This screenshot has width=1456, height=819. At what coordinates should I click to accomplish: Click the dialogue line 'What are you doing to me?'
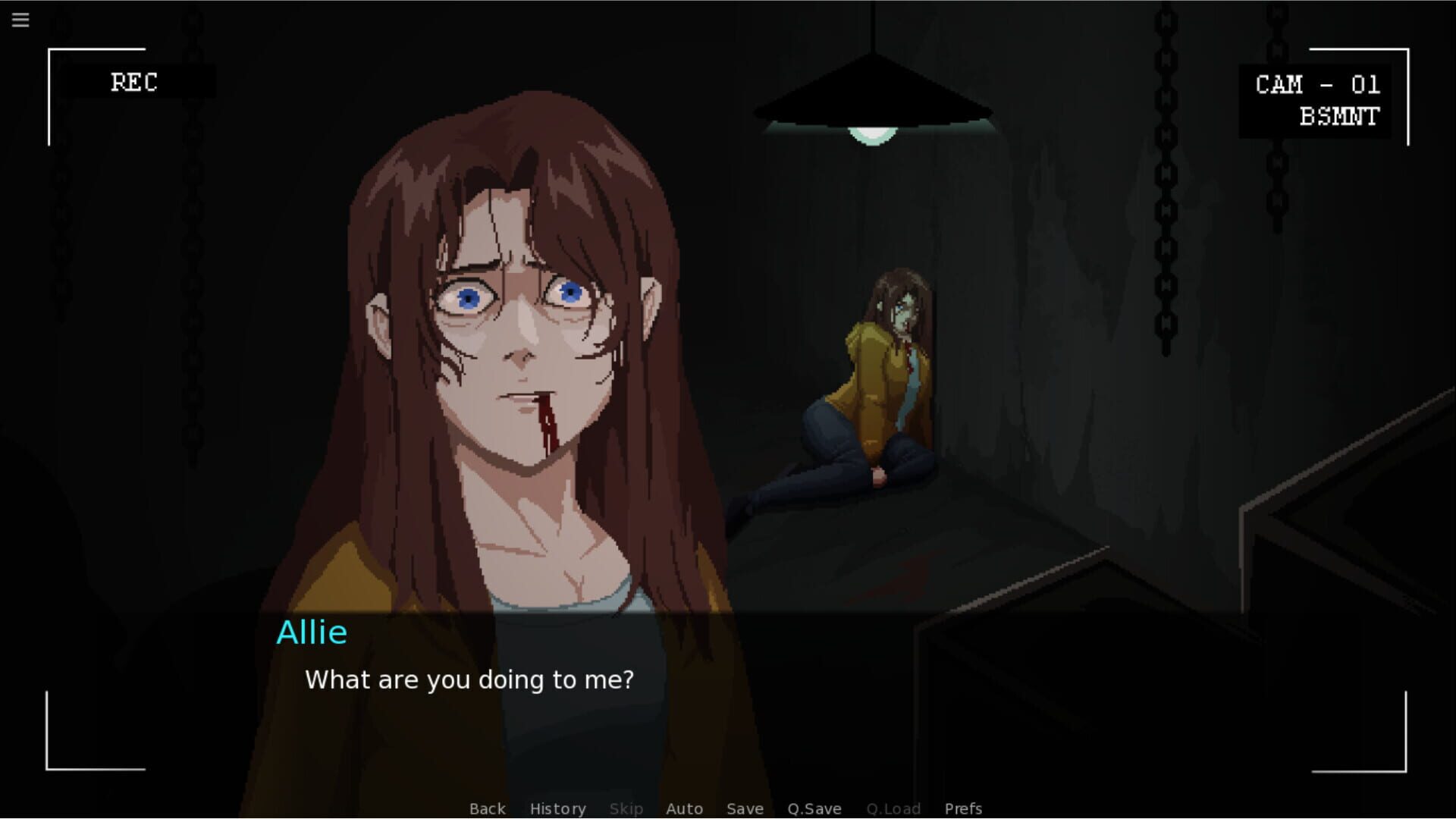click(469, 680)
